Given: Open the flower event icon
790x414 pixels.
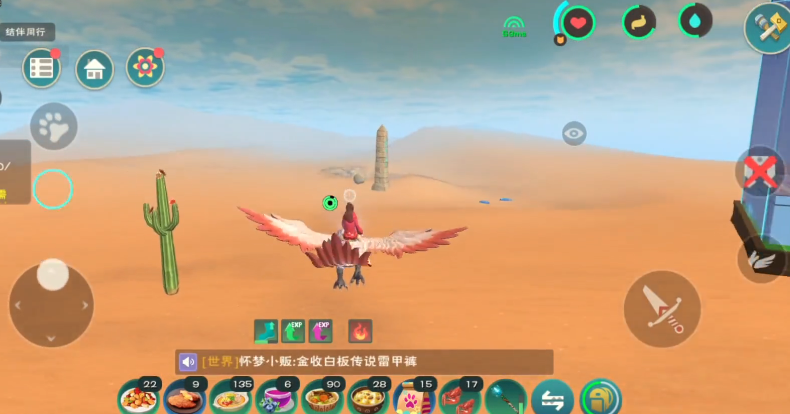Looking at the screenshot, I should click(x=146, y=68).
